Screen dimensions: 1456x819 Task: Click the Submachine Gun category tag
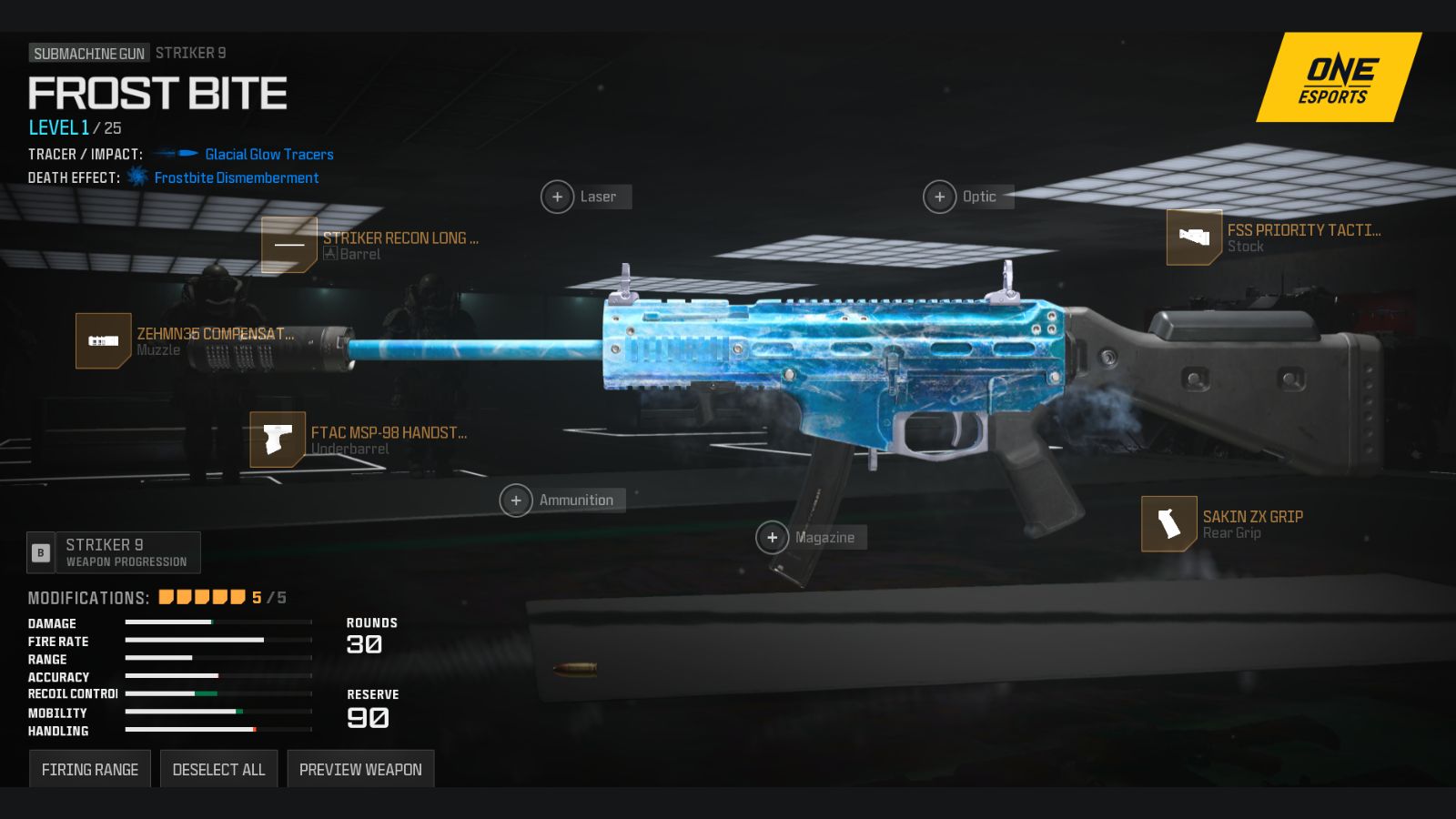click(87, 52)
